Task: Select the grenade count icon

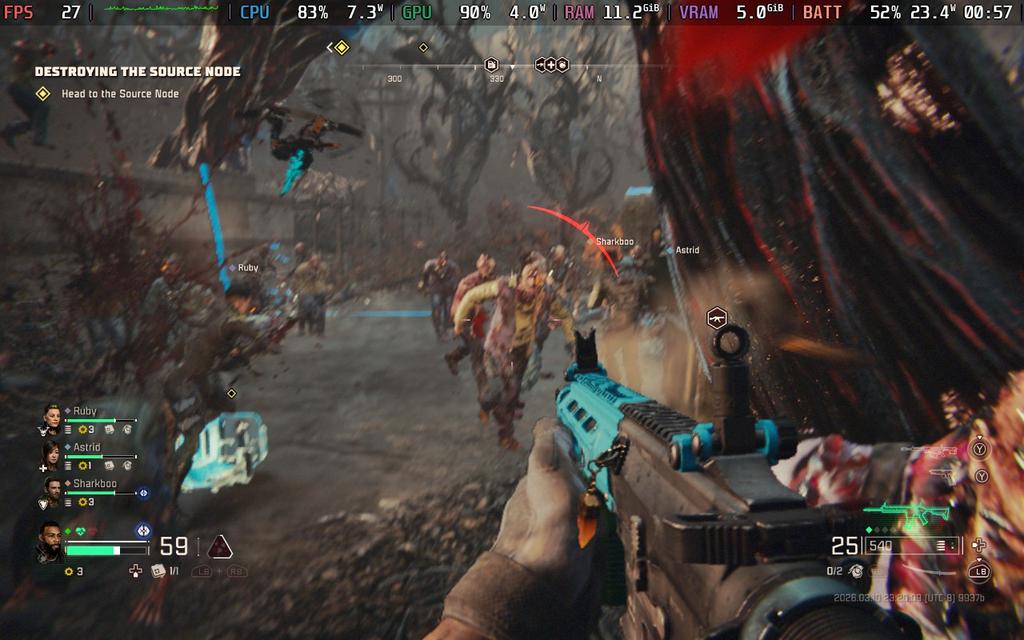Action: (857, 571)
